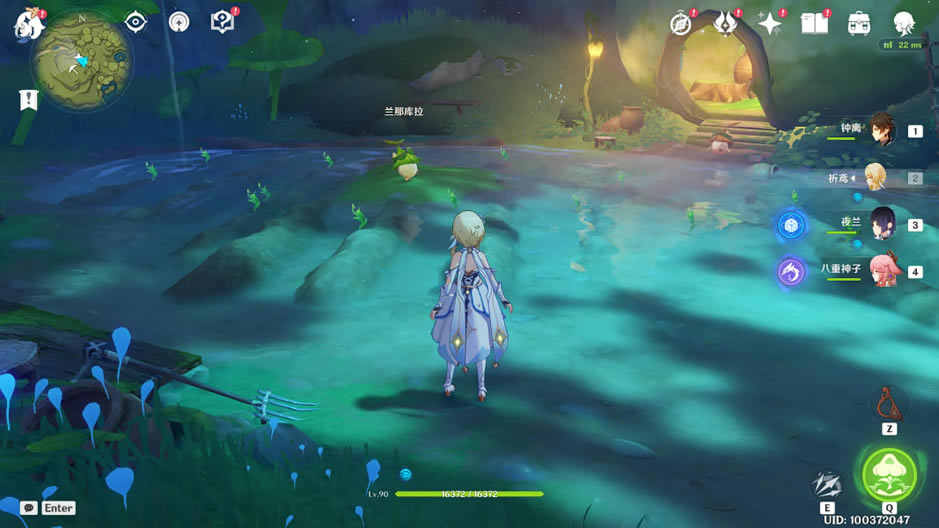Viewport: 939px width, 528px height.
Task: Click the blue cube icon beside 夜兰
Action: (791, 225)
